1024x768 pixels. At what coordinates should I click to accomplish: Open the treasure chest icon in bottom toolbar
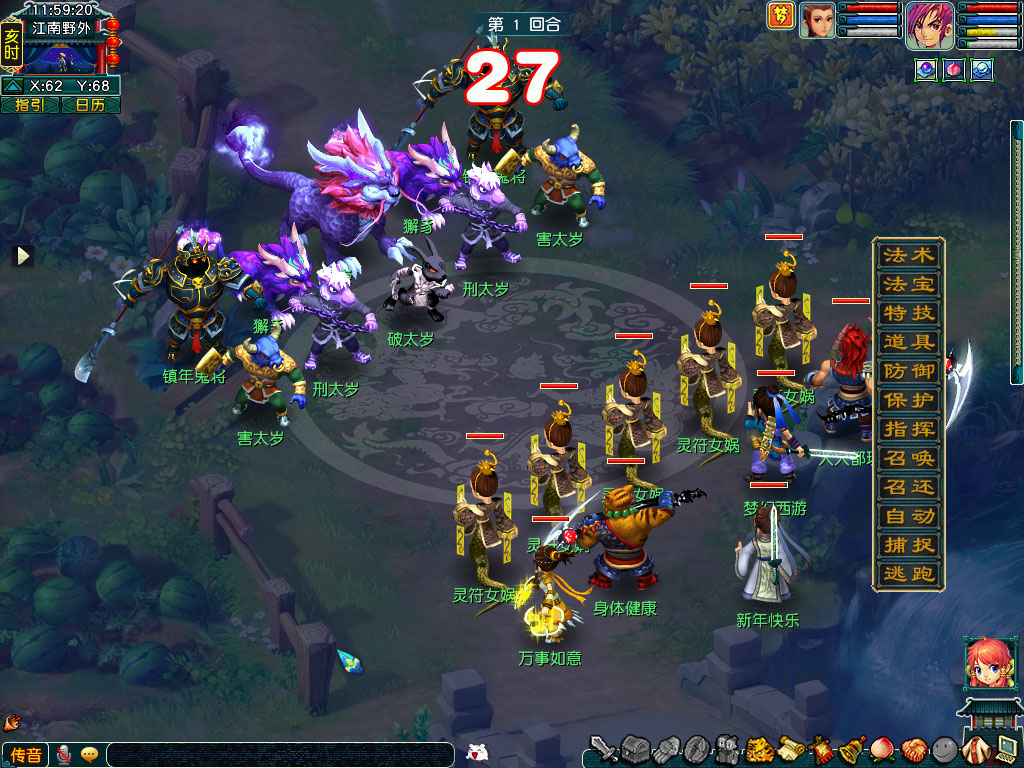coord(636,749)
